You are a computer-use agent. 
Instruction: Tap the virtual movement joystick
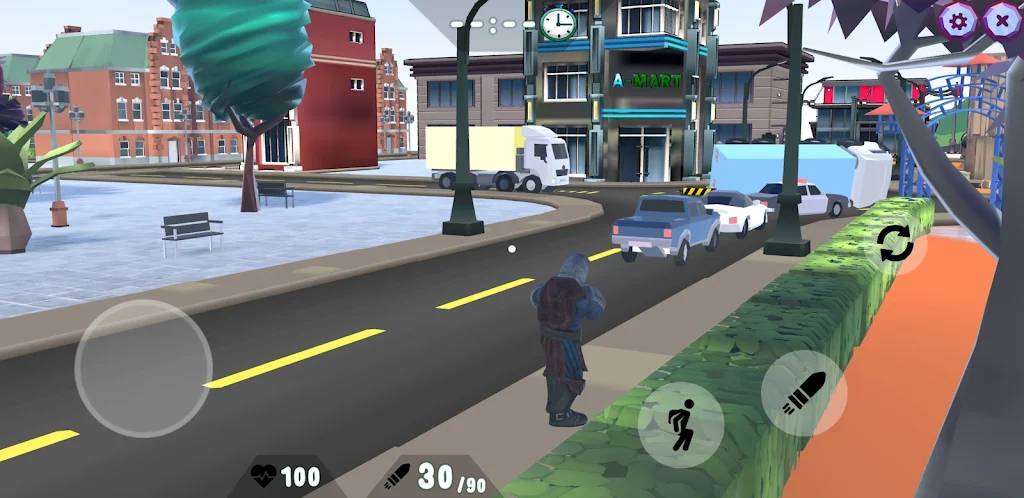coord(143,367)
